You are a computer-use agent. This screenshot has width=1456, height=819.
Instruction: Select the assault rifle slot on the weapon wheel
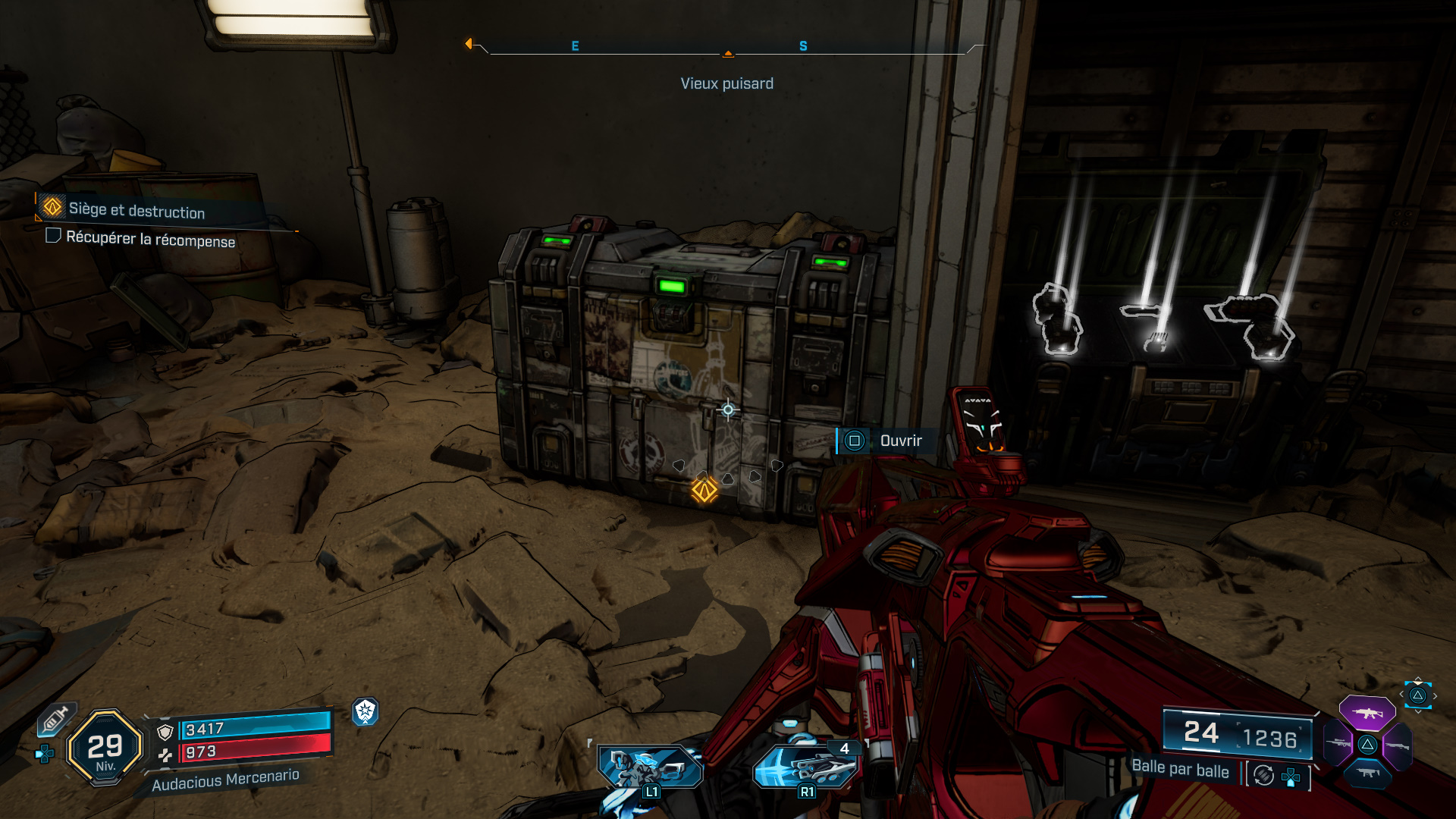(x=1368, y=714)
